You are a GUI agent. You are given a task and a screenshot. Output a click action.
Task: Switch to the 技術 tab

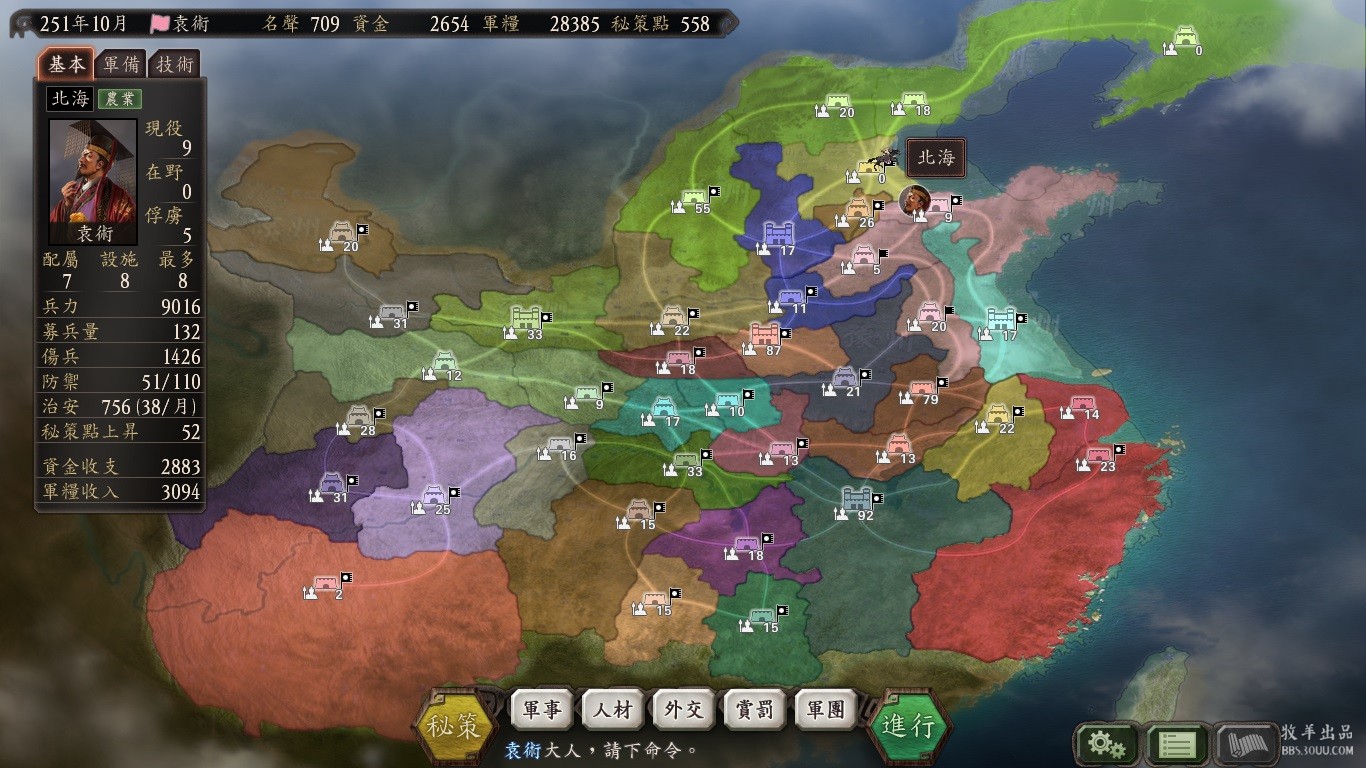pos(174,65)
